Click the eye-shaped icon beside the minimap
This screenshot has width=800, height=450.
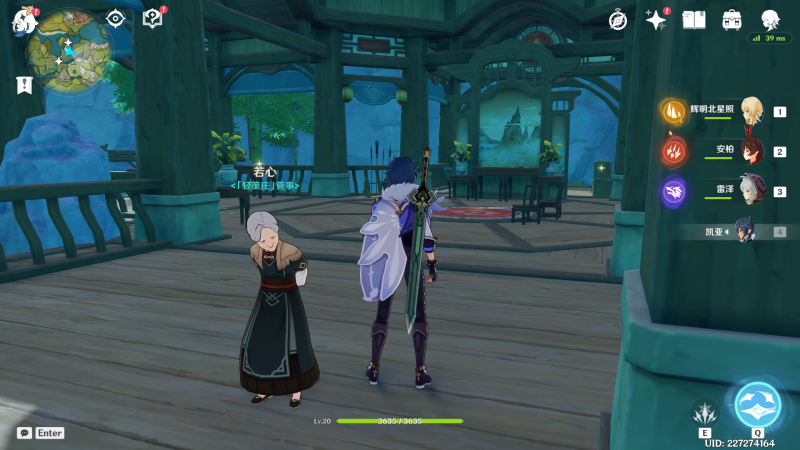(117, 18)
